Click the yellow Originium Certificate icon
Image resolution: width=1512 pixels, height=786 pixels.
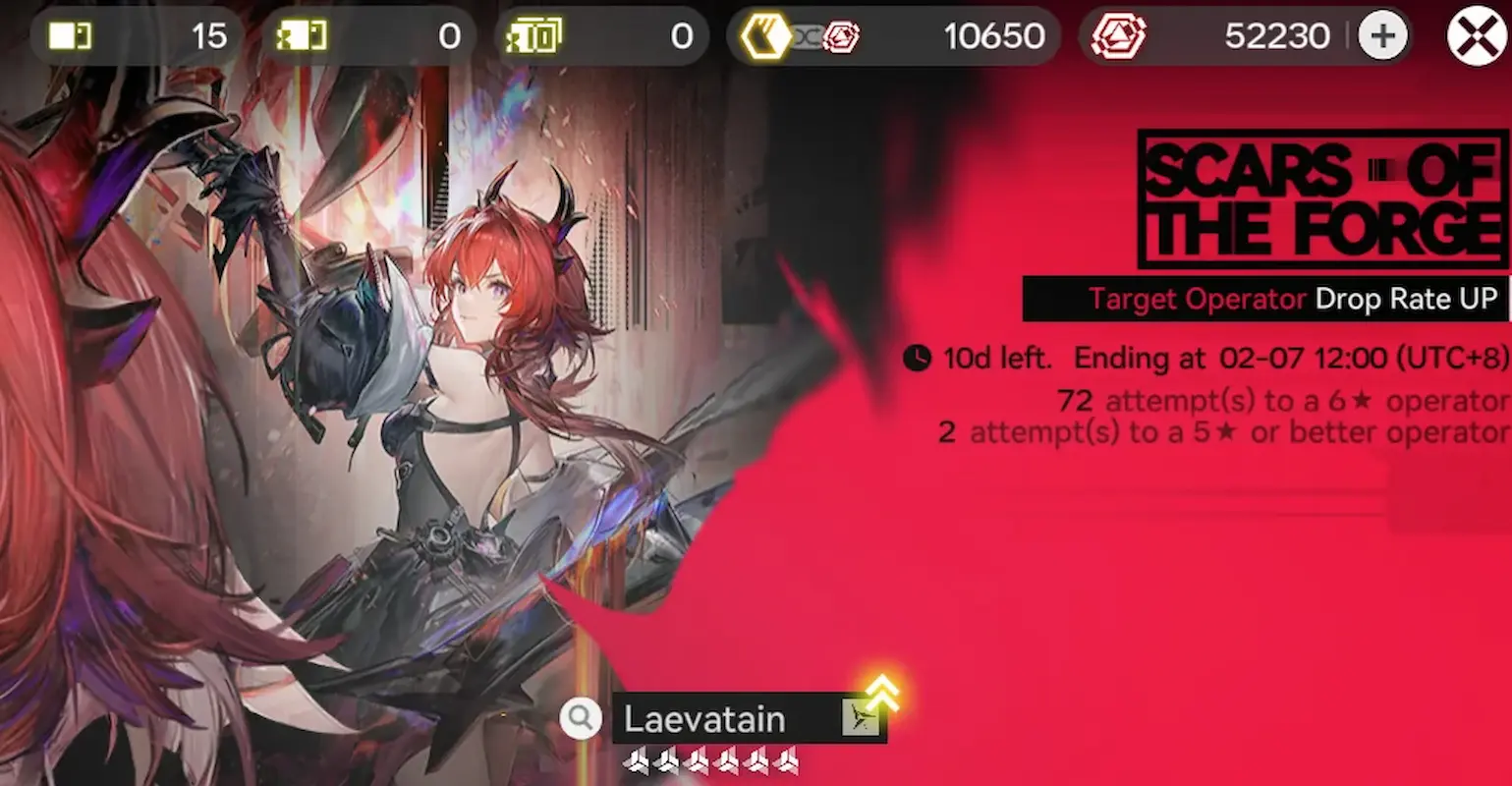[765, 35]
